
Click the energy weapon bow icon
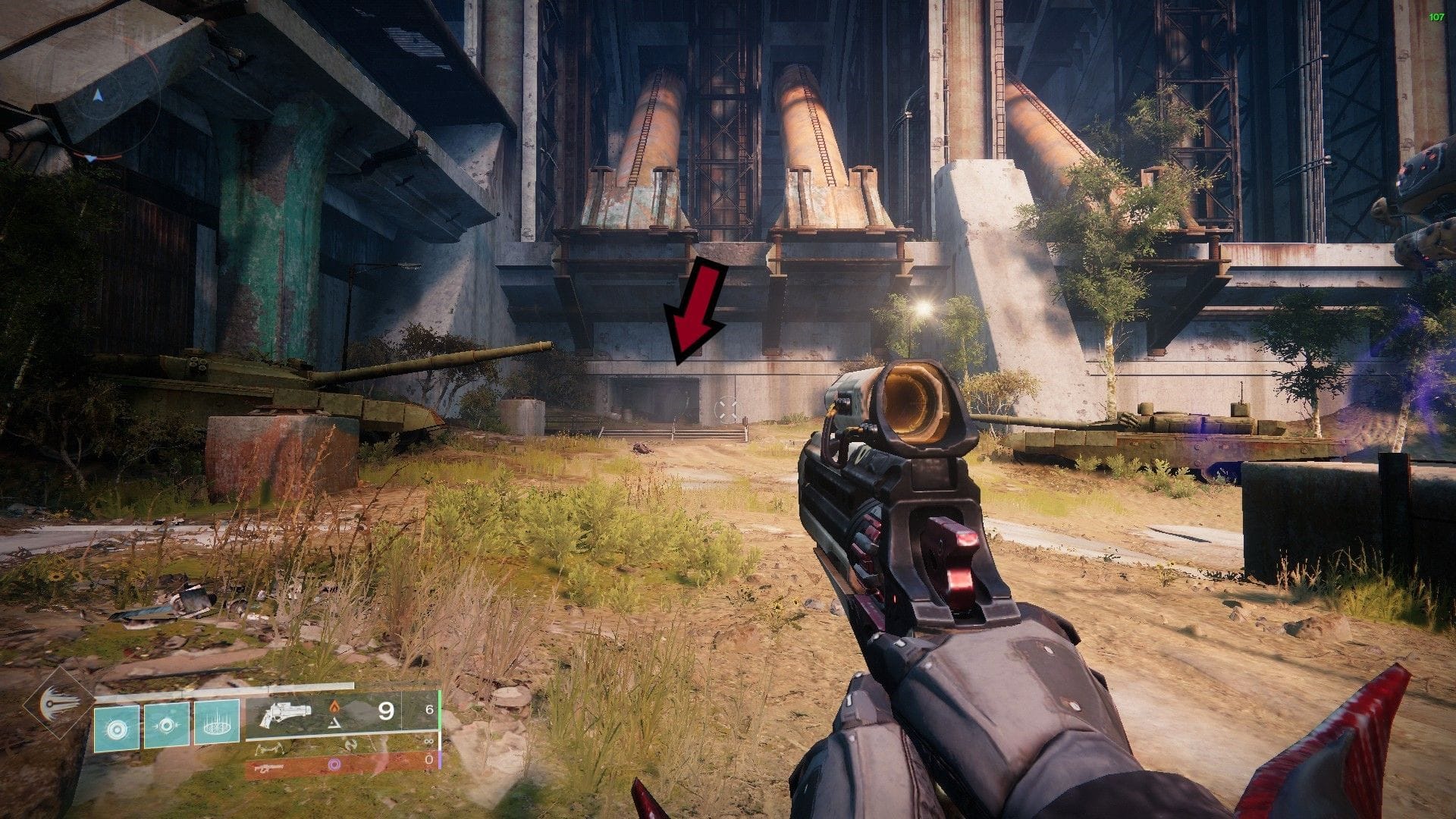click(x=271, y=745)
